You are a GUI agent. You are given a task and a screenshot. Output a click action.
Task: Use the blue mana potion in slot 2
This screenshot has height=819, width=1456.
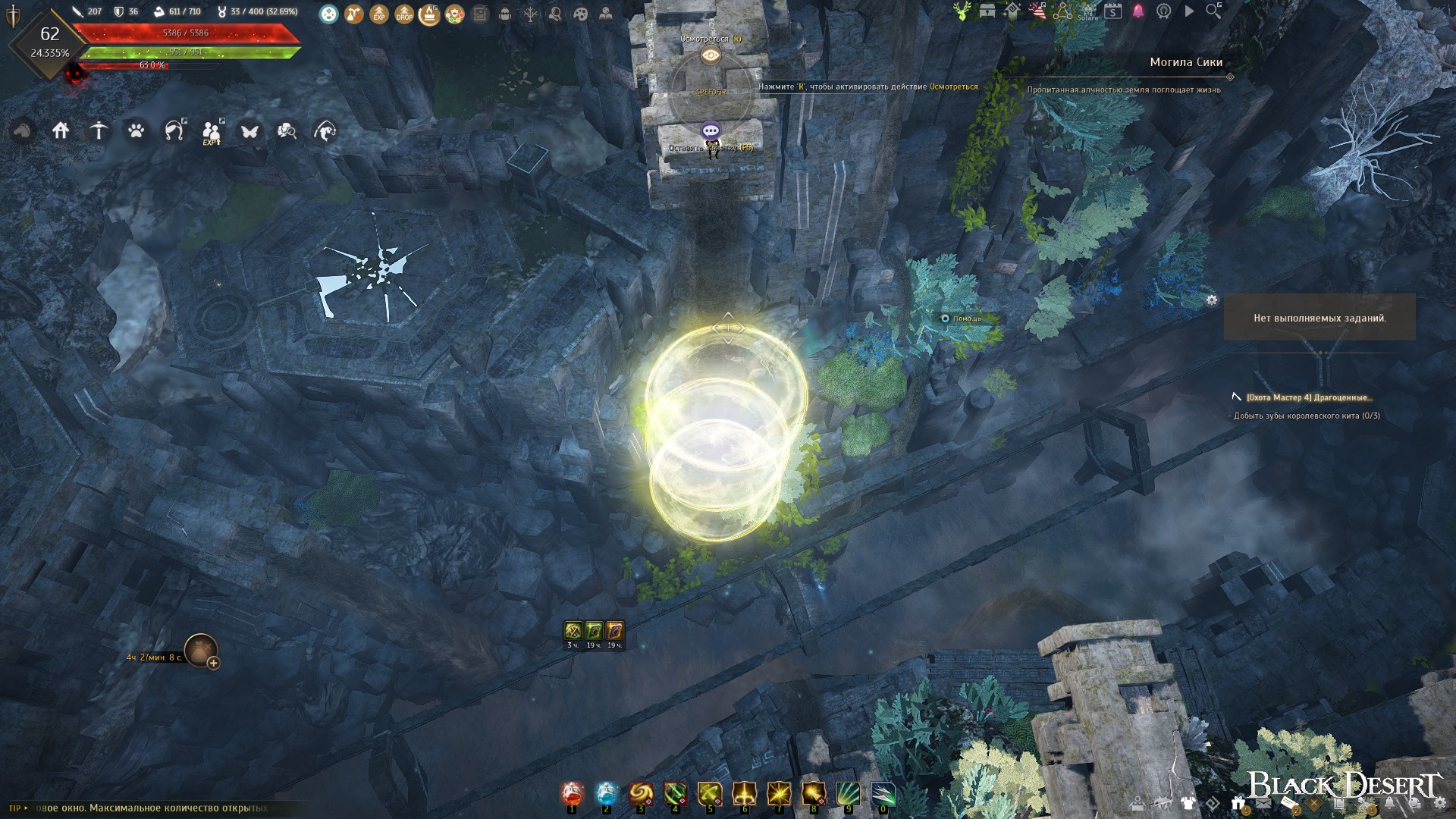(x=607, y=794)
